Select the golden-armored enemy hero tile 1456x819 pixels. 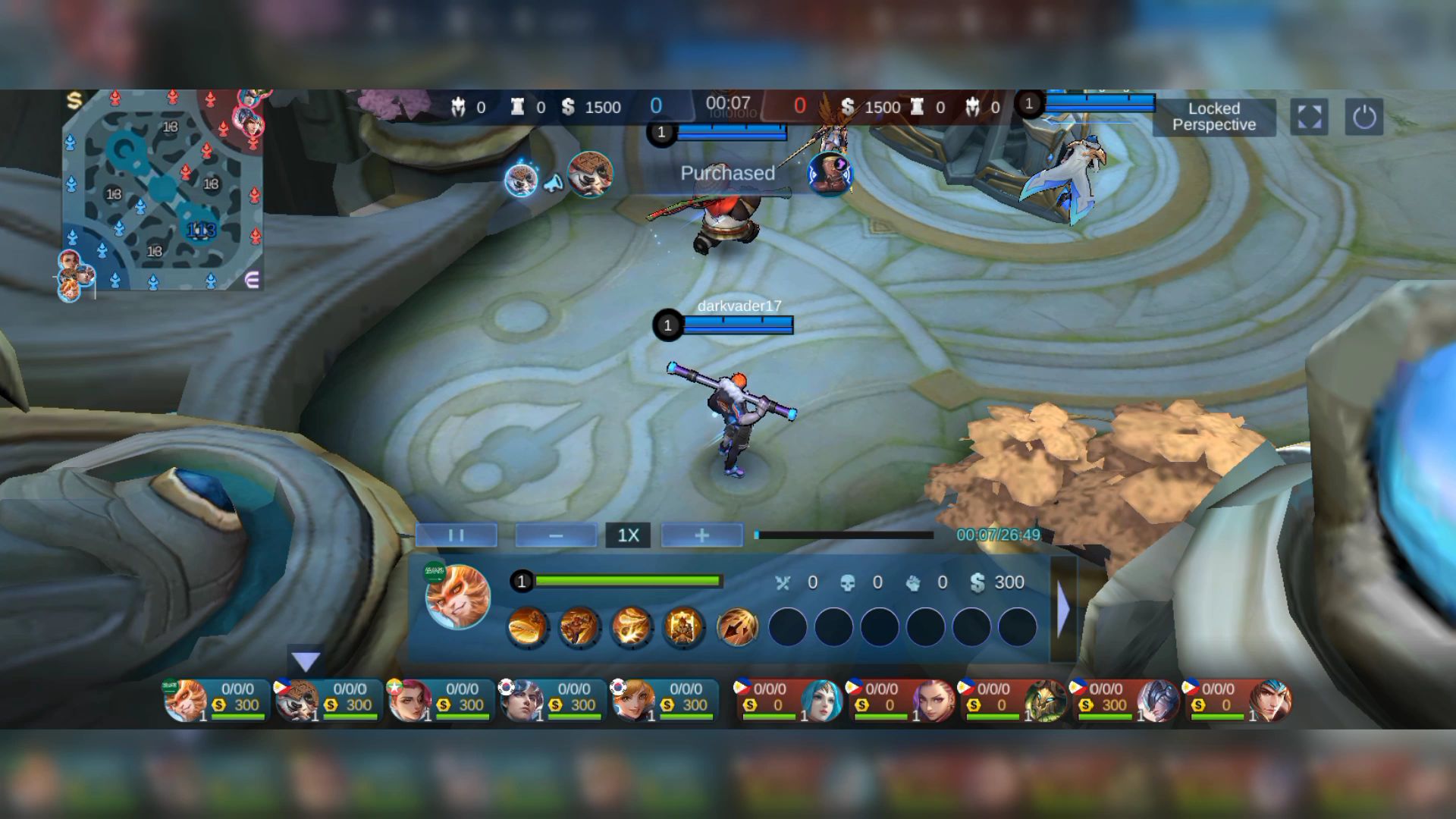pos(1013,699)
